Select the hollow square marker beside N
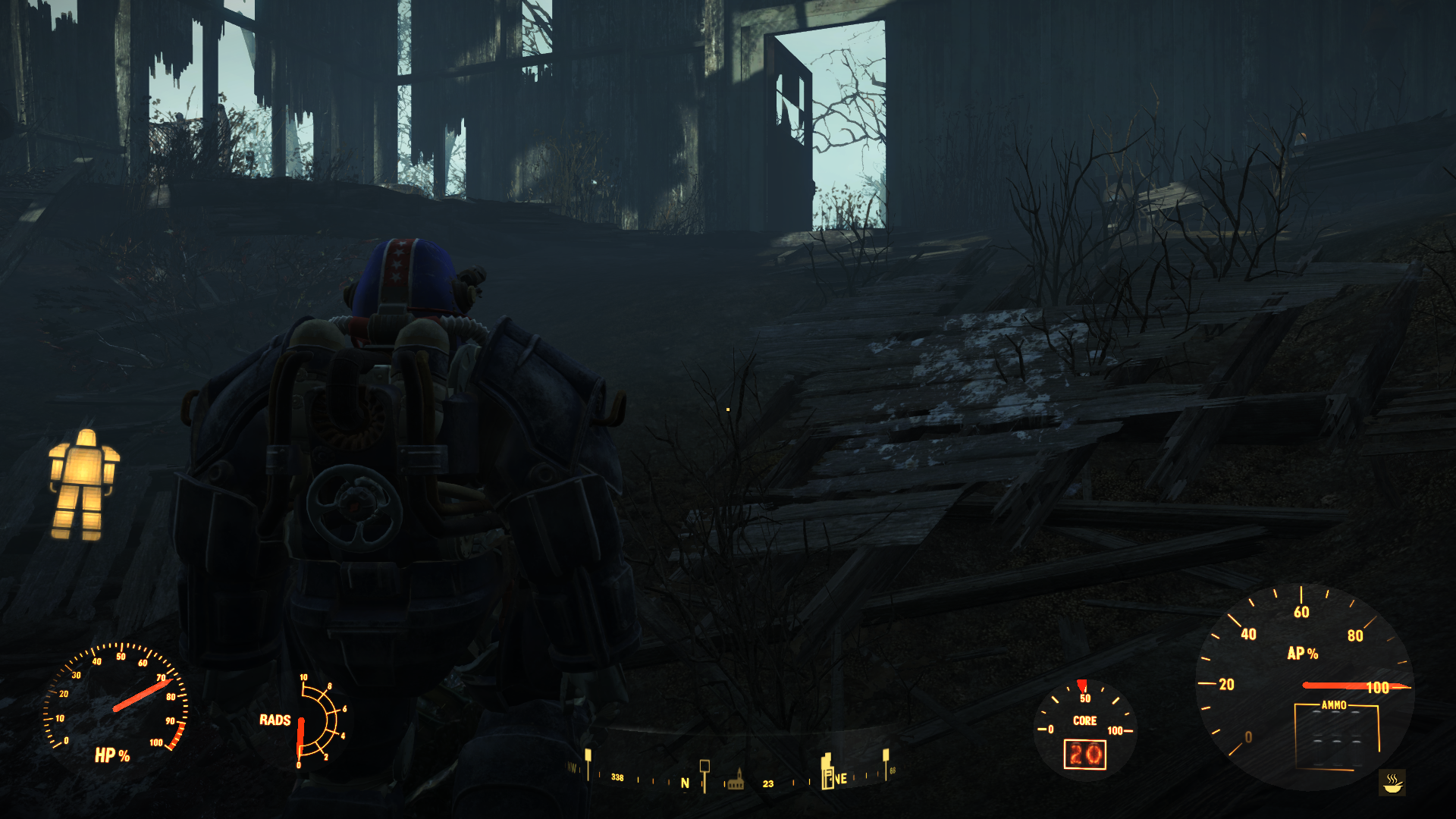The image size is (1456, 819). [704, 767]
